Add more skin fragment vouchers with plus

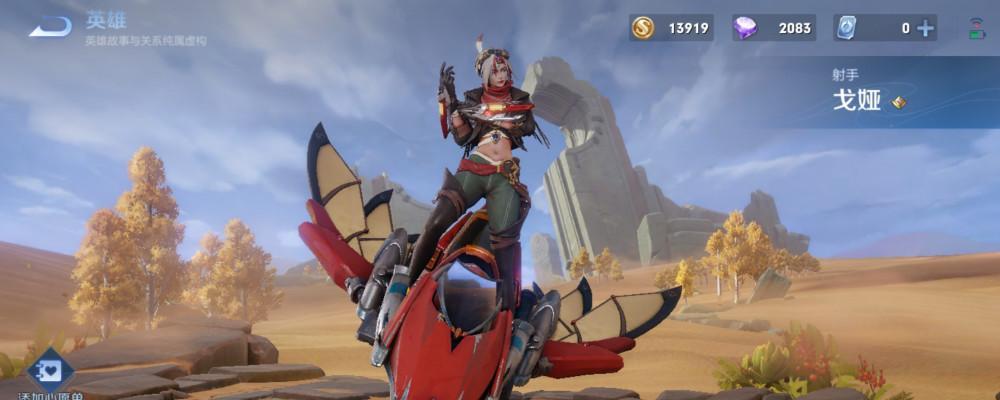[926, 28]
